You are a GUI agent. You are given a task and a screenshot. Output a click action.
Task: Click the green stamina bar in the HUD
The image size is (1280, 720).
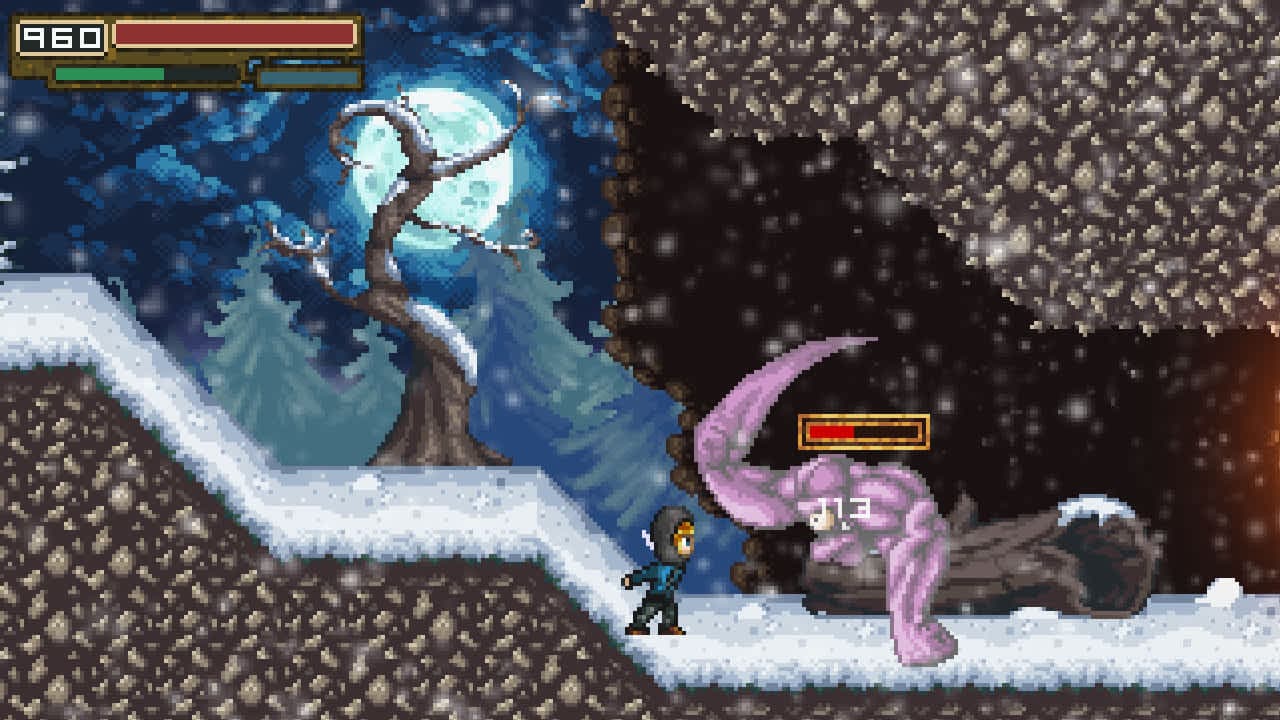(x=110, y=73)
